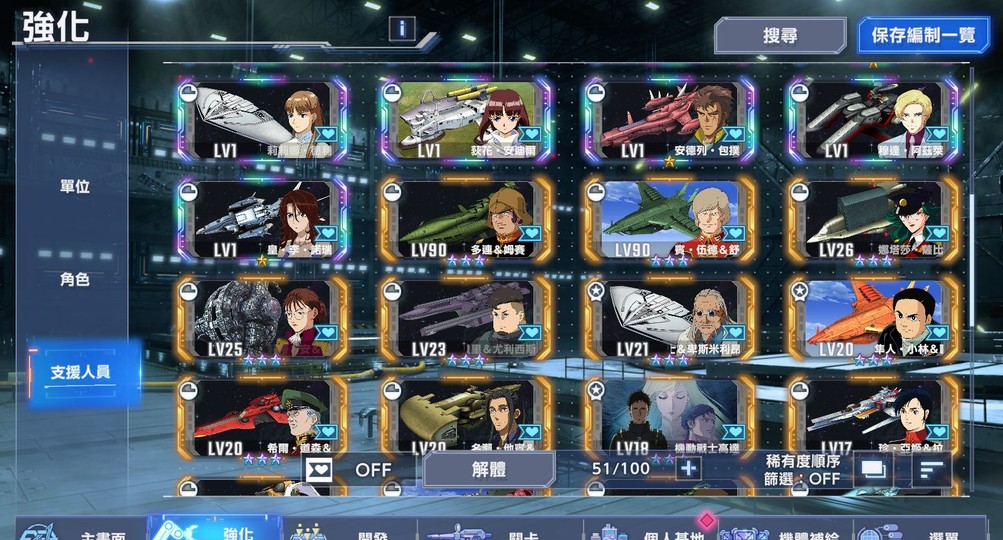
Task: Open the 搜尋 search button
Action: tap(780, 36)
